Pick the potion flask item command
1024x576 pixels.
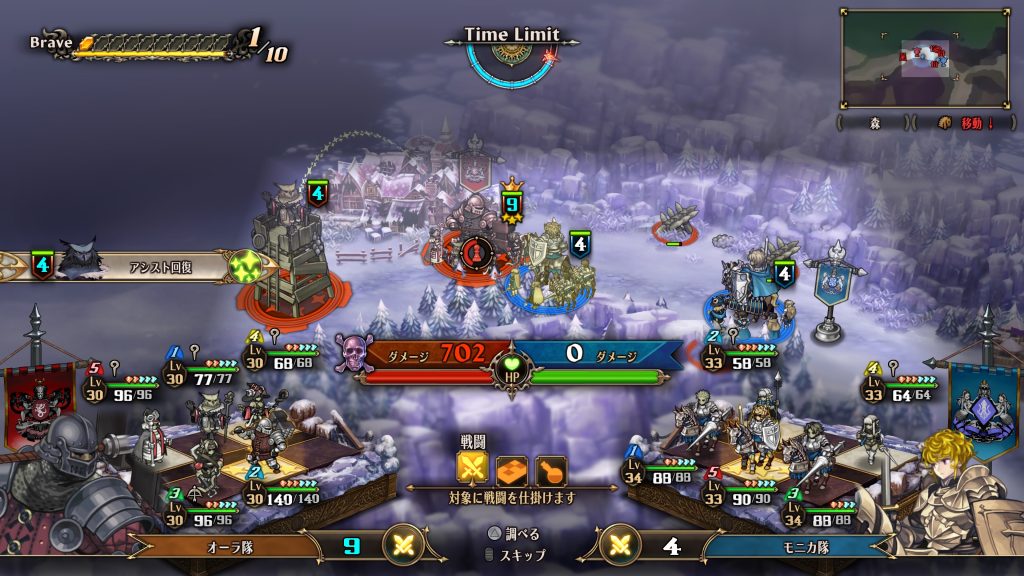[550, 470]
